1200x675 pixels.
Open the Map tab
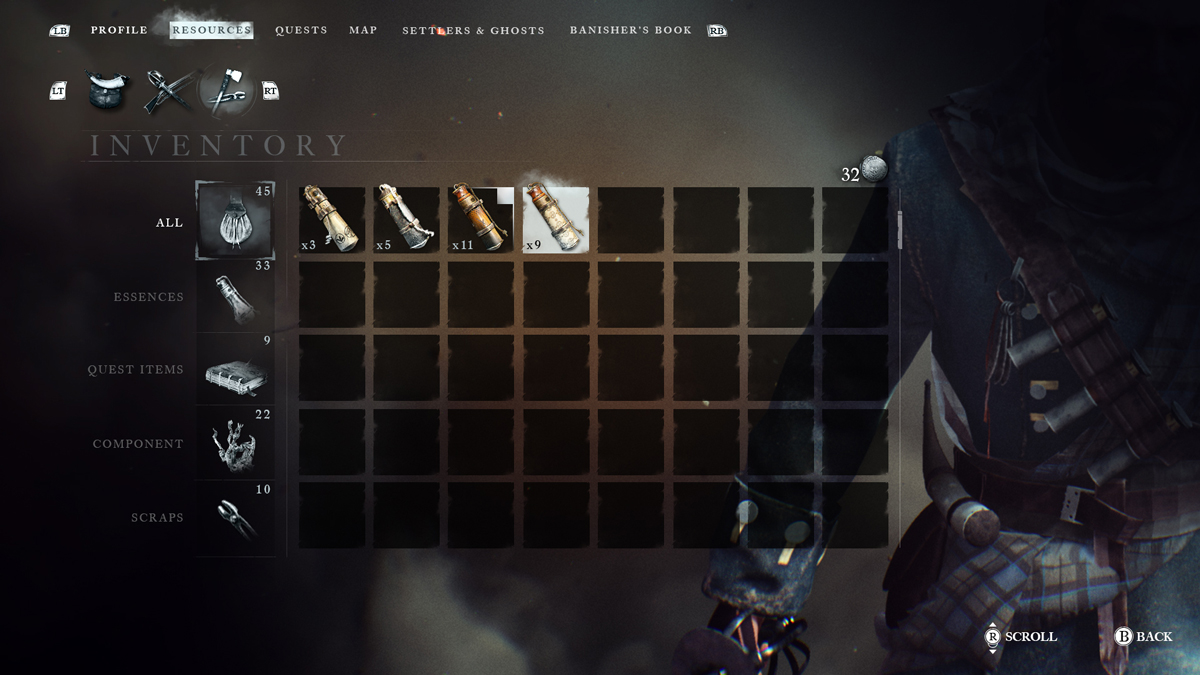tap(363, 30)
